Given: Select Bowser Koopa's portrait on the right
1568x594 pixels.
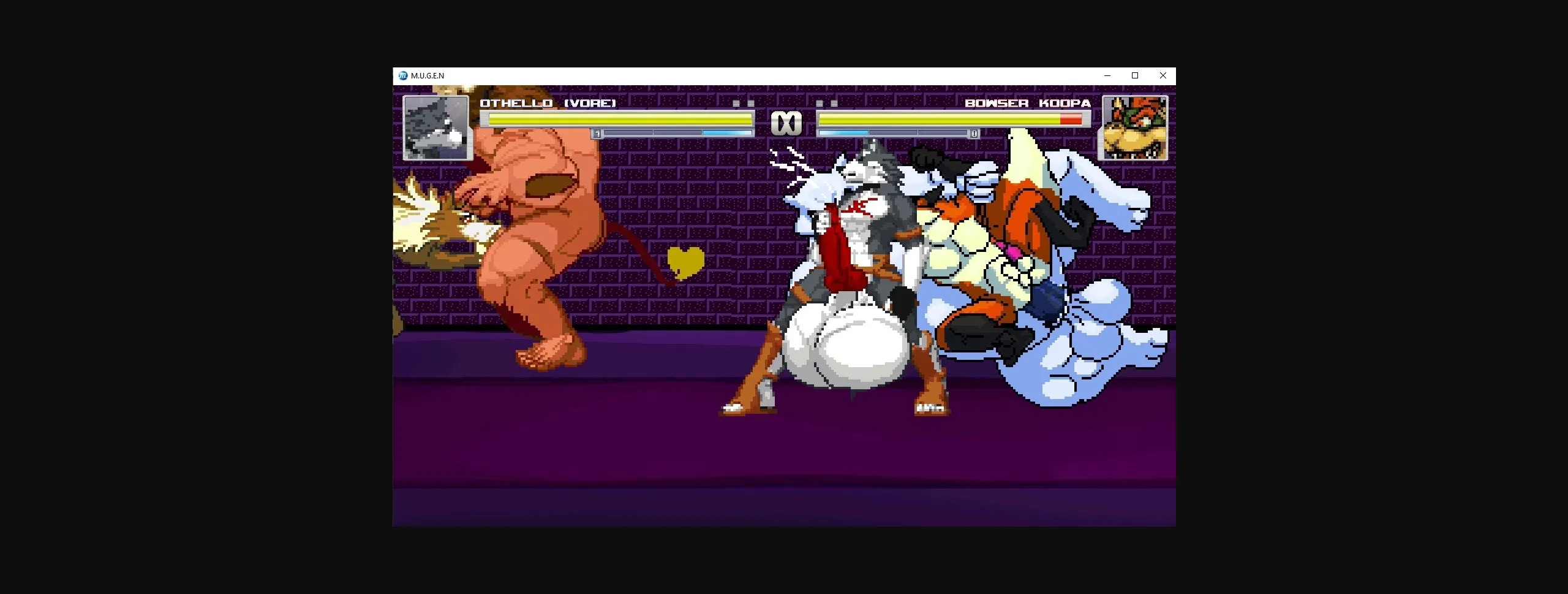Looking at the screenshot, I should (1134, 128).
